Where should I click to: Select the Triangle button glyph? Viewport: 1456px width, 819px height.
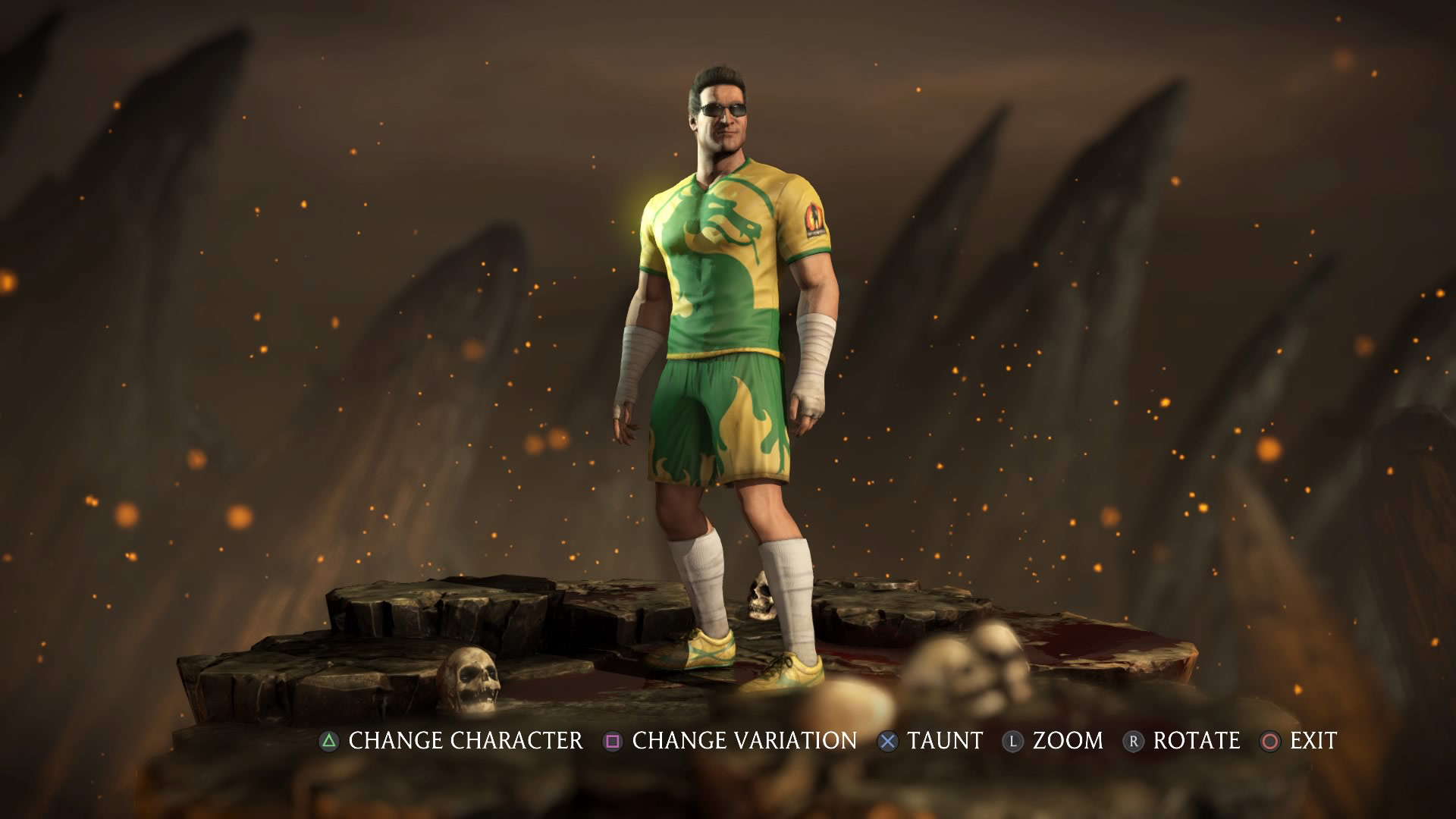tap(328, 742)
